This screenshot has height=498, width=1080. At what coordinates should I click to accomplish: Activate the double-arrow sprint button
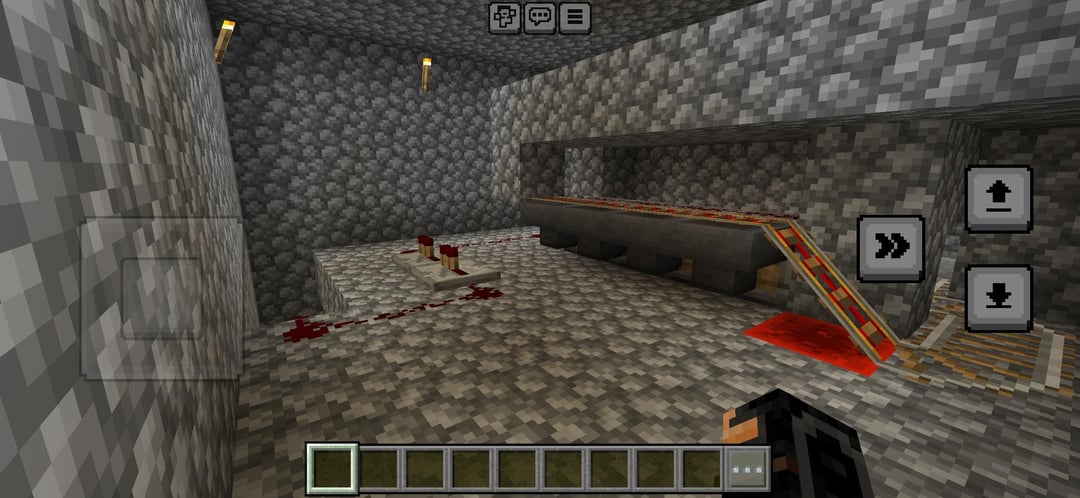[x=891, y=248]
